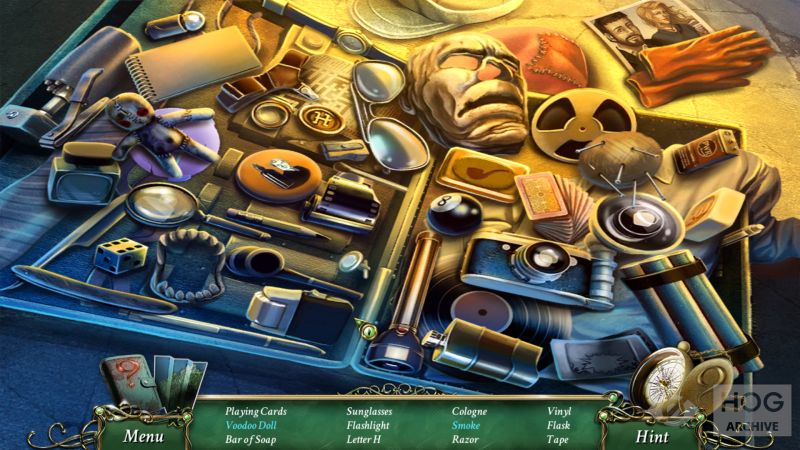Image resolution: width=800 pixels, height=450 pixels.
Task: Click the highlighted Voodoo Doll list entry
Action: pyautogui.click(x=251, y=425)
